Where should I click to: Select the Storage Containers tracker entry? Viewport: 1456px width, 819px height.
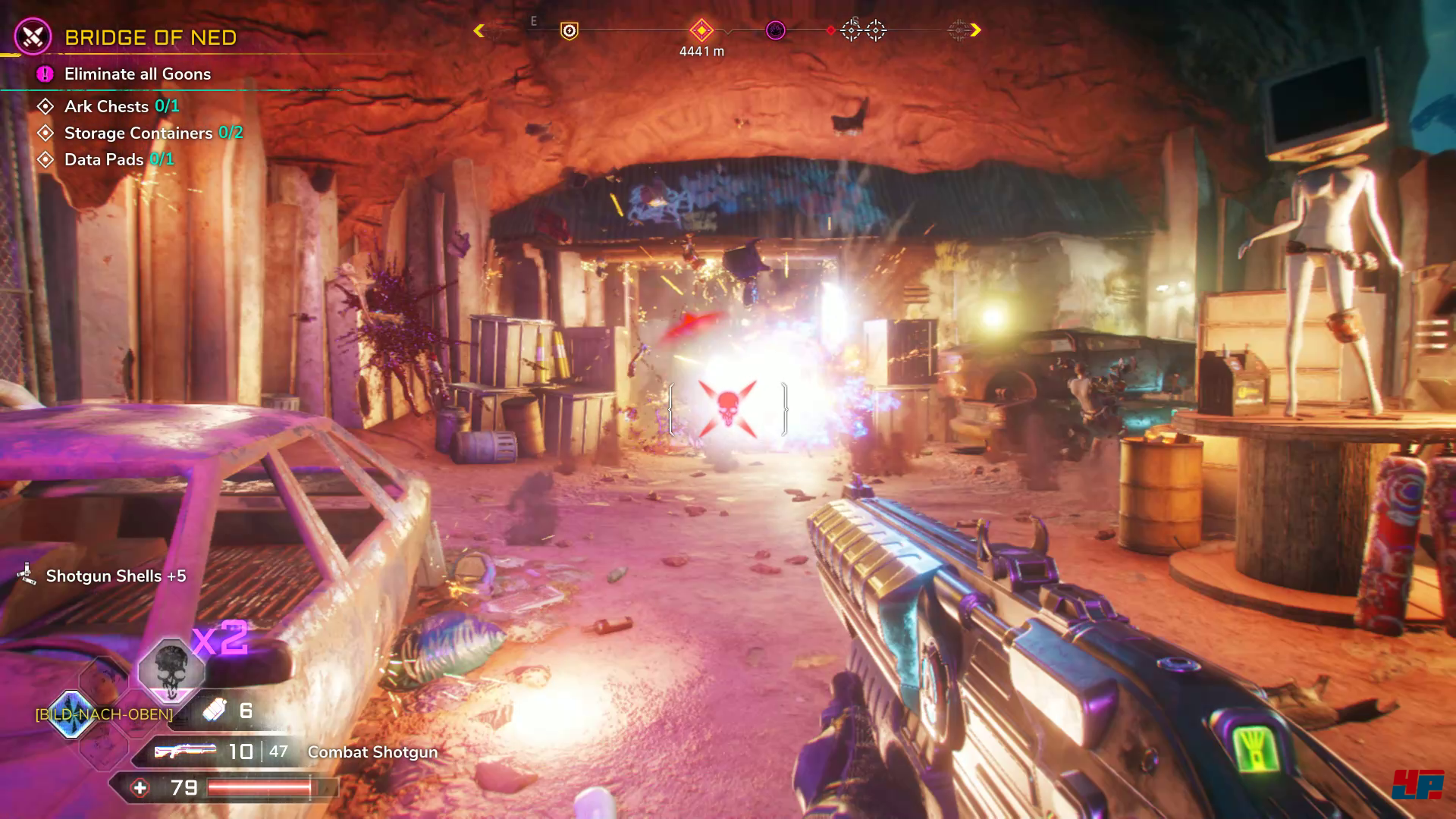click(x=152, y=133)
